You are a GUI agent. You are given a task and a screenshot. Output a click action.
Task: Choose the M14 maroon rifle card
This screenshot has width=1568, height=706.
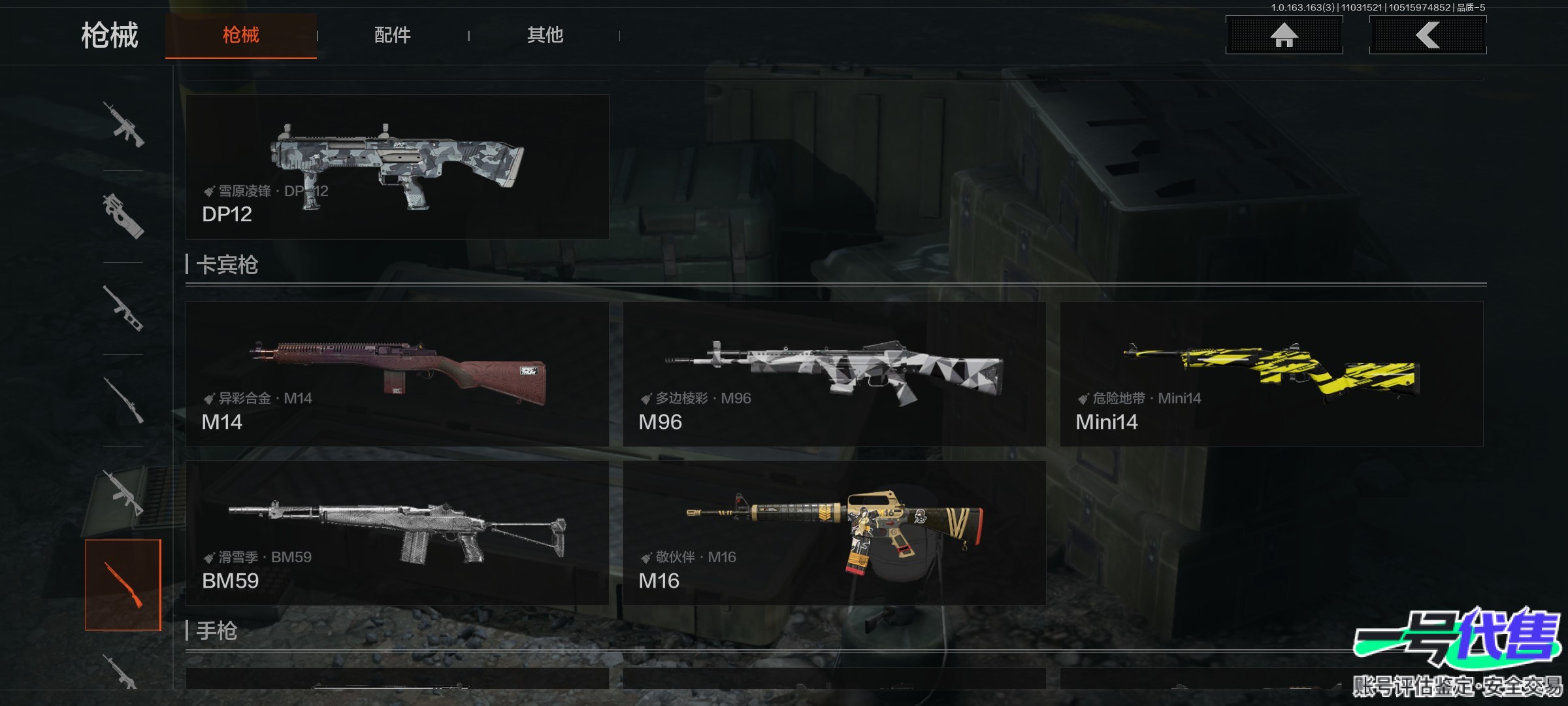pos(397,374)
